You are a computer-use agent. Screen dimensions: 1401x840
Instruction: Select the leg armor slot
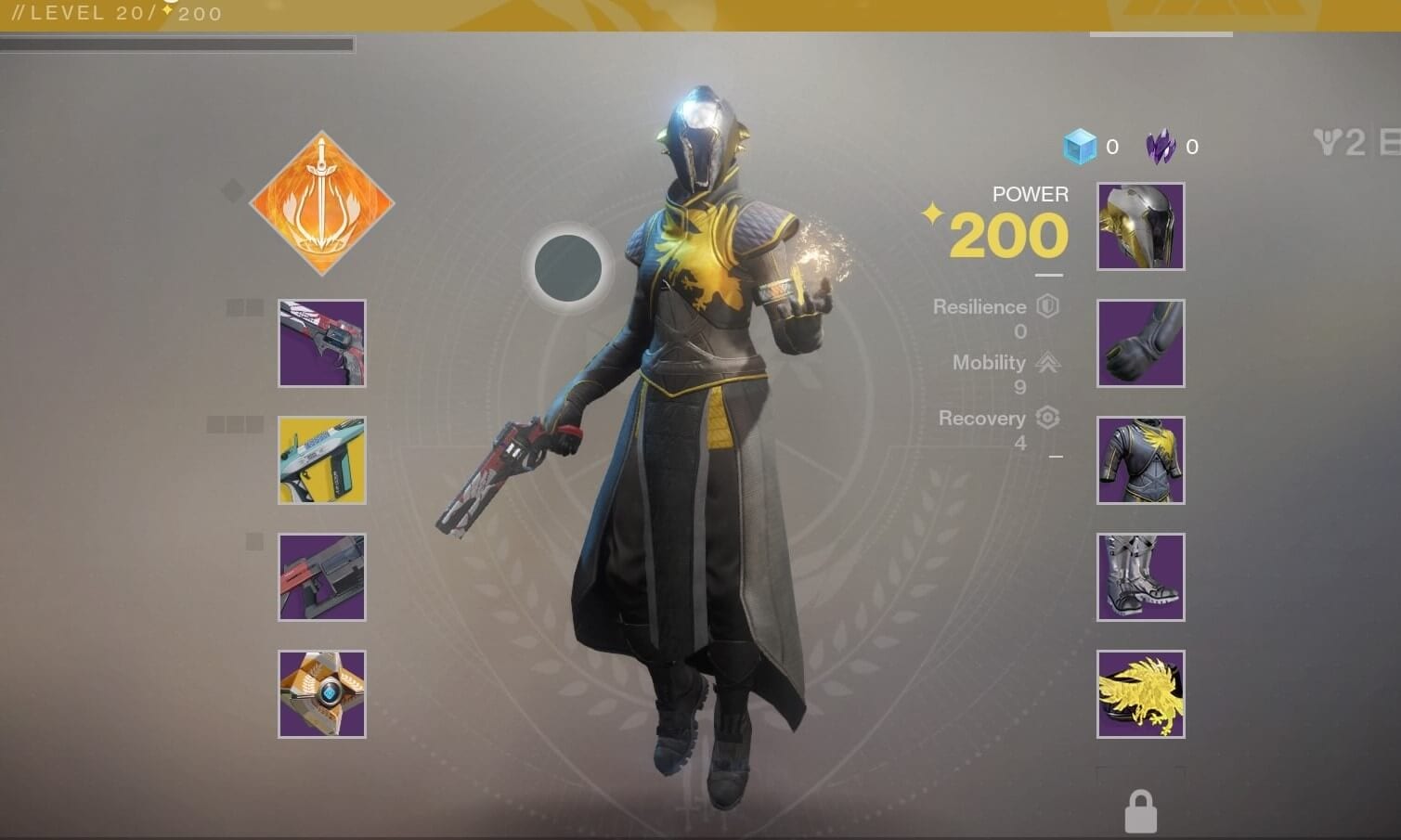[1140, 577]
